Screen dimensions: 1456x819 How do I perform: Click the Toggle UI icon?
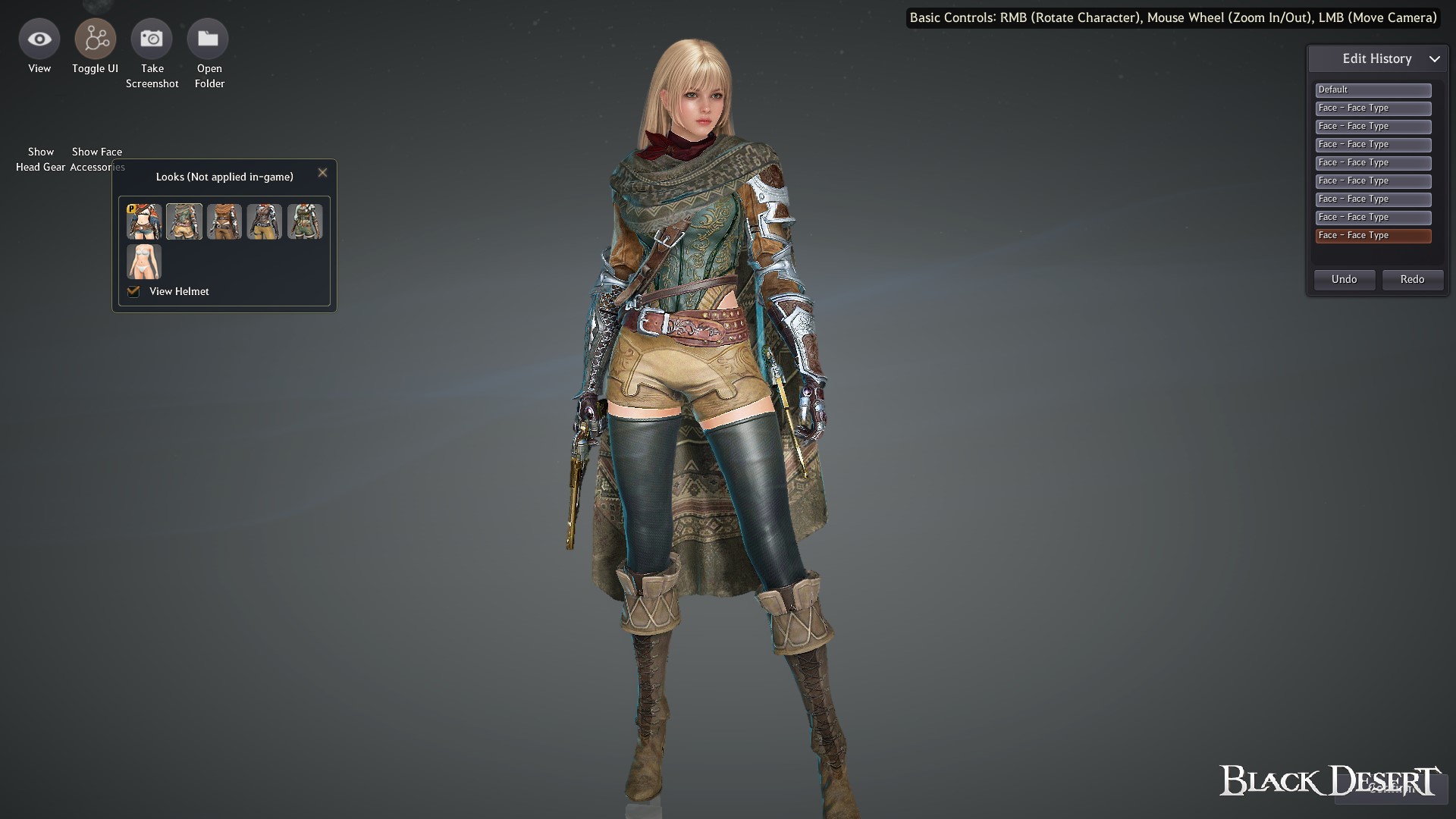95,38
